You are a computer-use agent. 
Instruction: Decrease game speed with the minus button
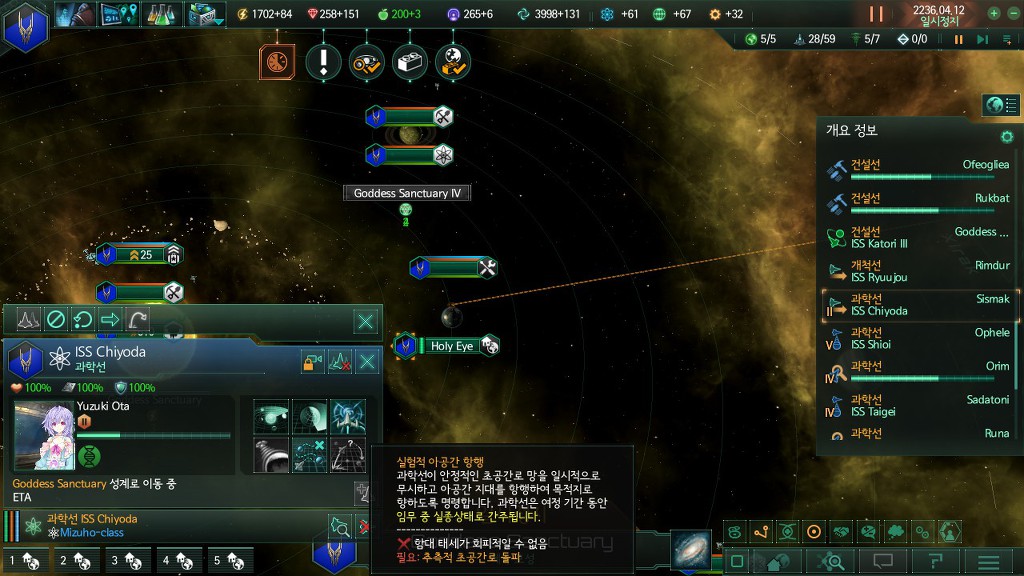[1013, 13]
